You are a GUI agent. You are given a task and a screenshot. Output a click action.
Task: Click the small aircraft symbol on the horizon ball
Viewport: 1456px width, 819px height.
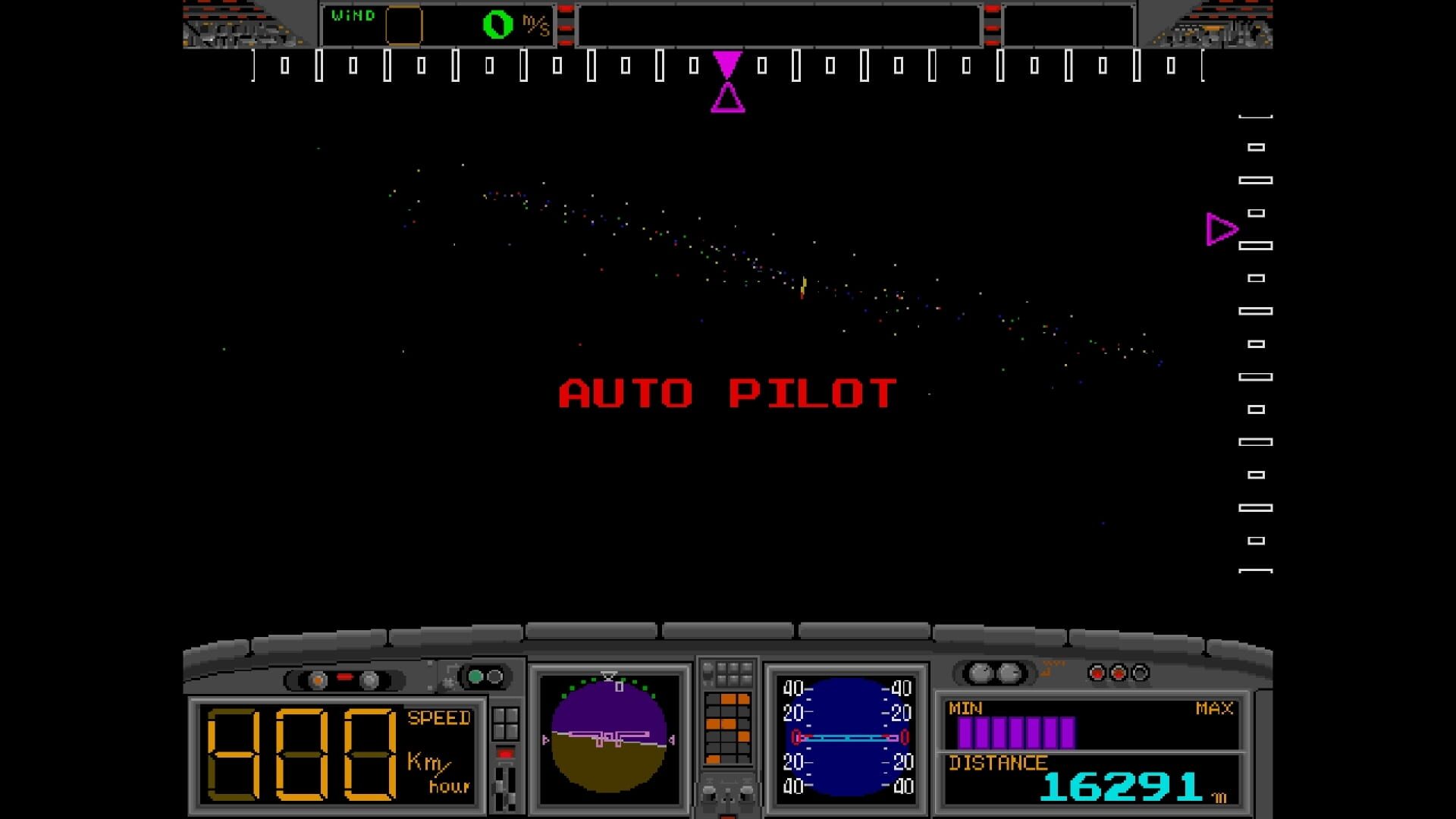pyautogui.click(x=607, y=737)
